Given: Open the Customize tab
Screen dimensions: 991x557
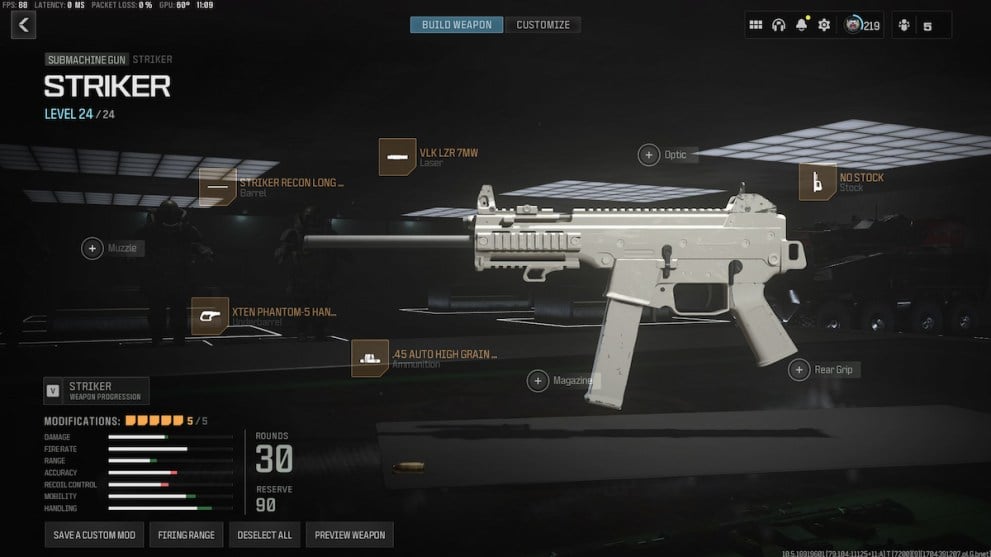Looking at the screenshot, I should (x=543, y=25).
